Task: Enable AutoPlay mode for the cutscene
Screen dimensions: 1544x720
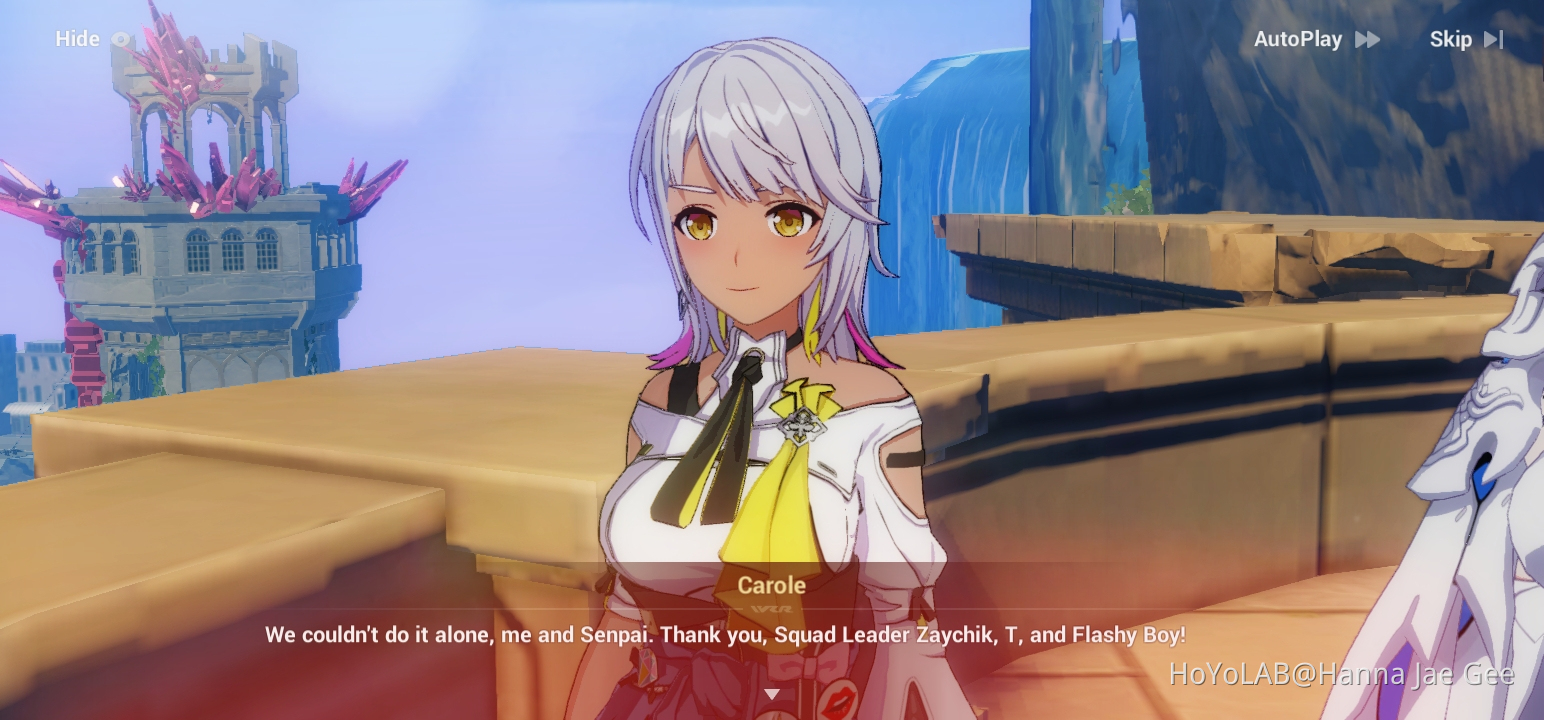Action: coord(1297,39)
